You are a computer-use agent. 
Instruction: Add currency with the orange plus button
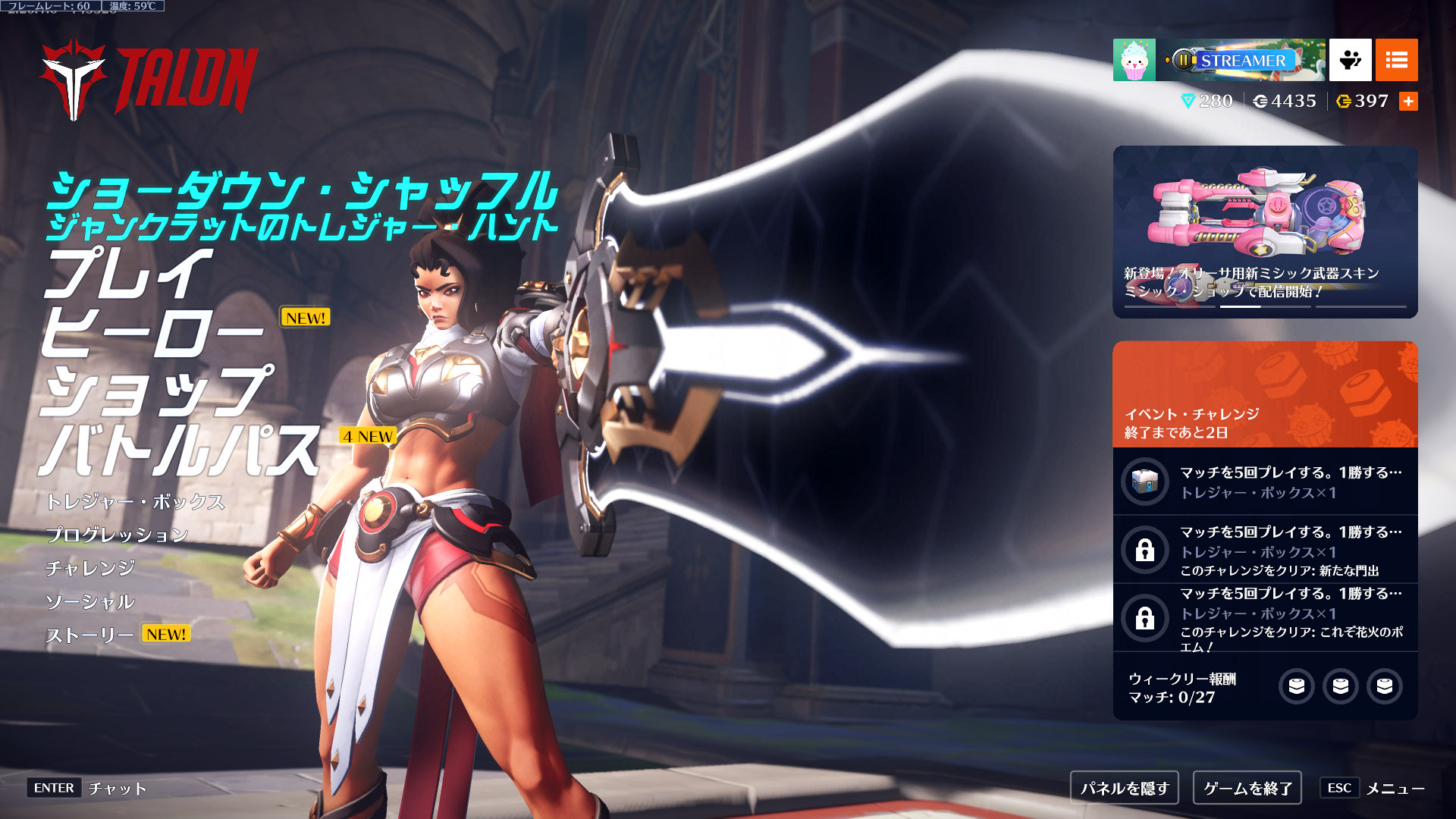(1408, 102)
